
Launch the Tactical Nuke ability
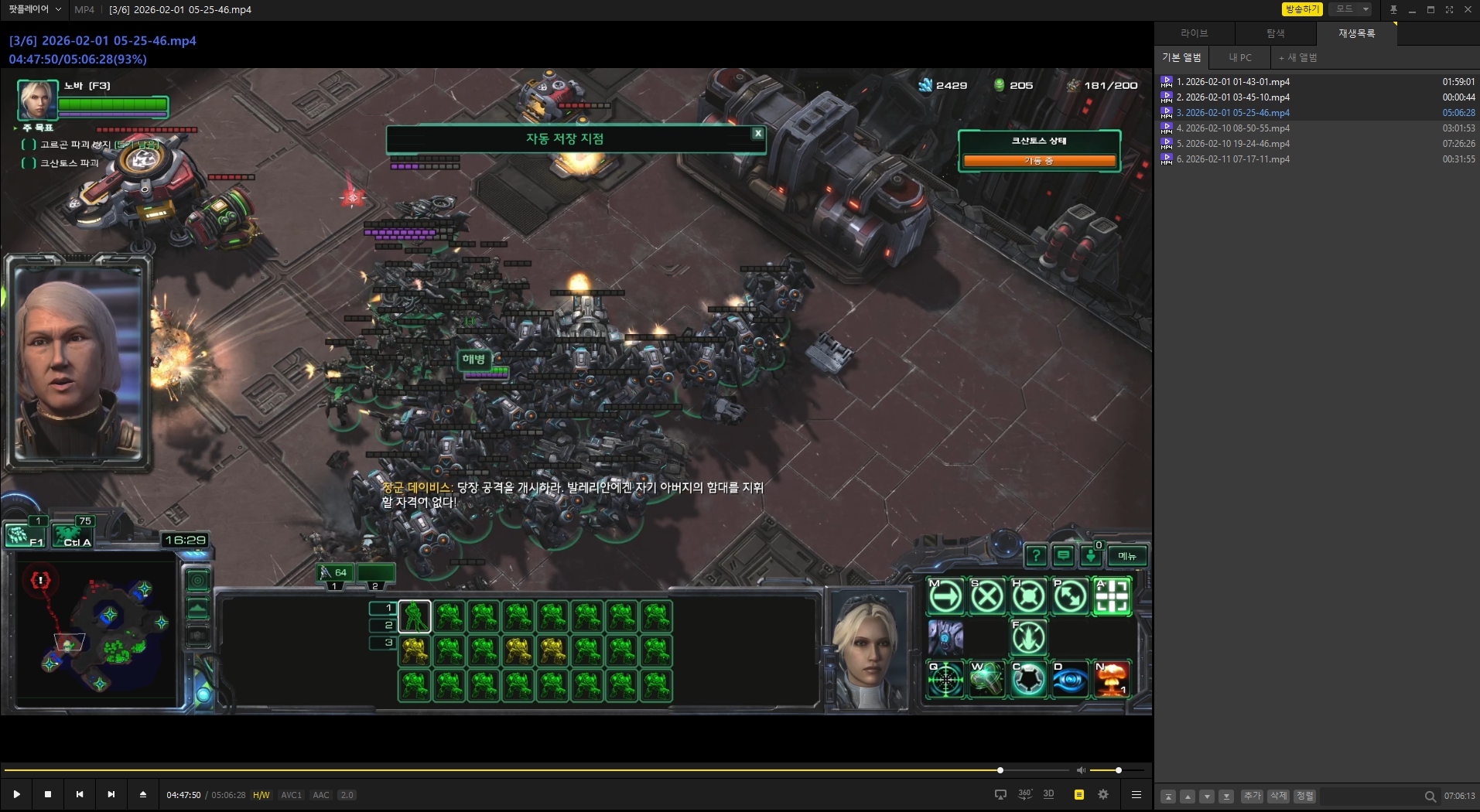pos(1112,680)
